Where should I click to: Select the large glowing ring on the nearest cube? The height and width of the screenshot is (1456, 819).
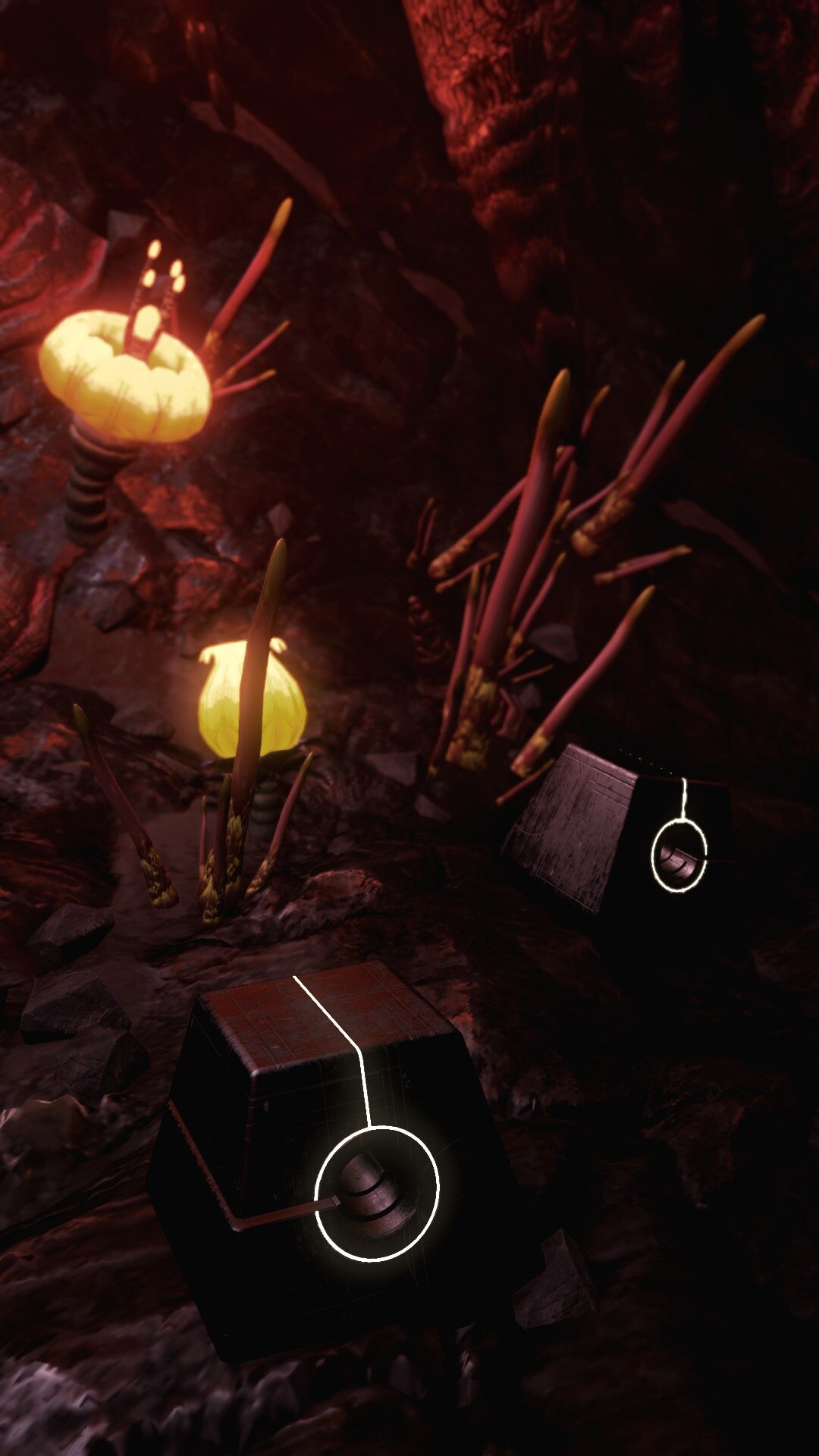pos(376,1193)
